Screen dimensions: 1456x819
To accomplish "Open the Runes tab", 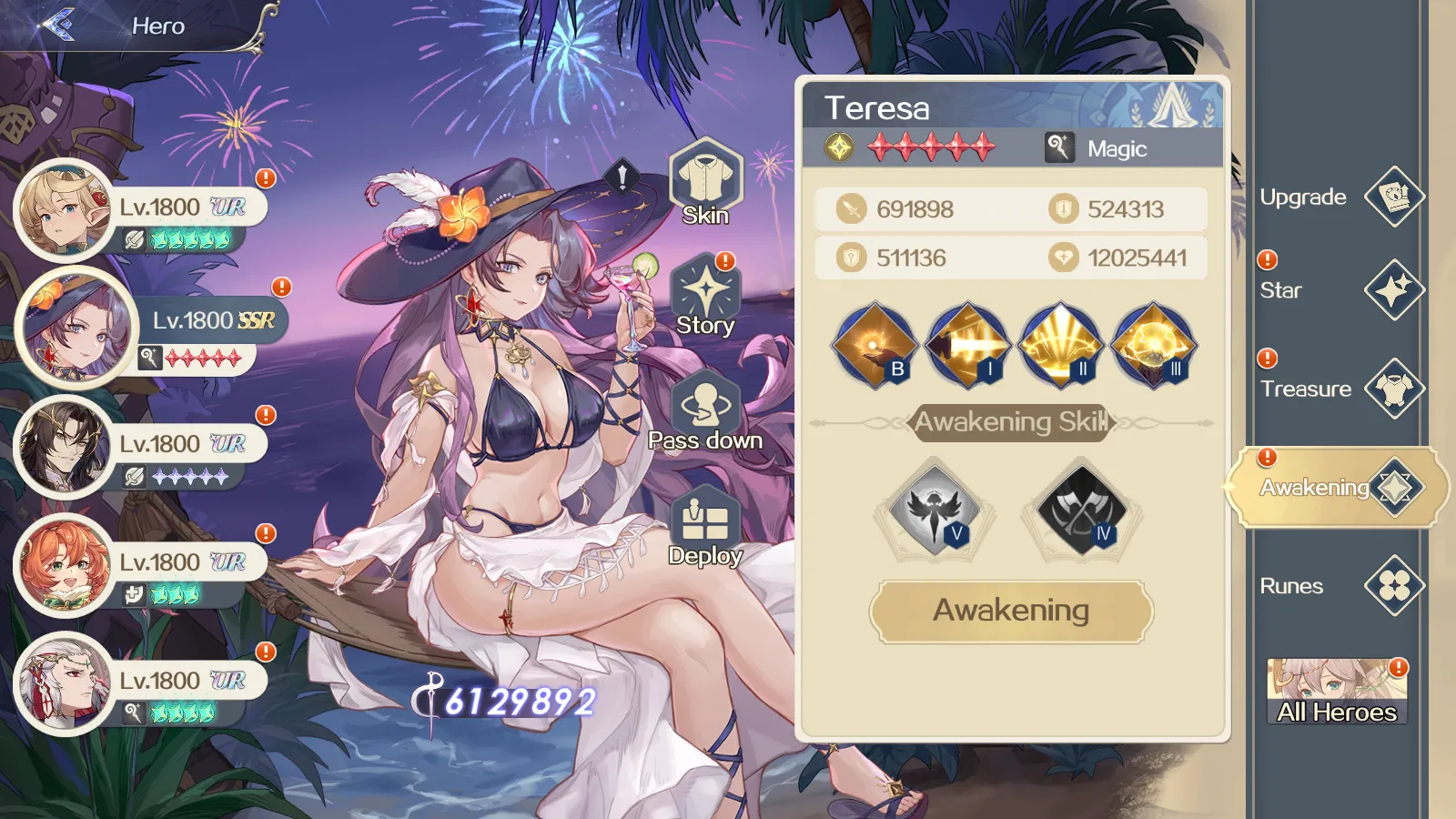I will (x=1393, y=585).
